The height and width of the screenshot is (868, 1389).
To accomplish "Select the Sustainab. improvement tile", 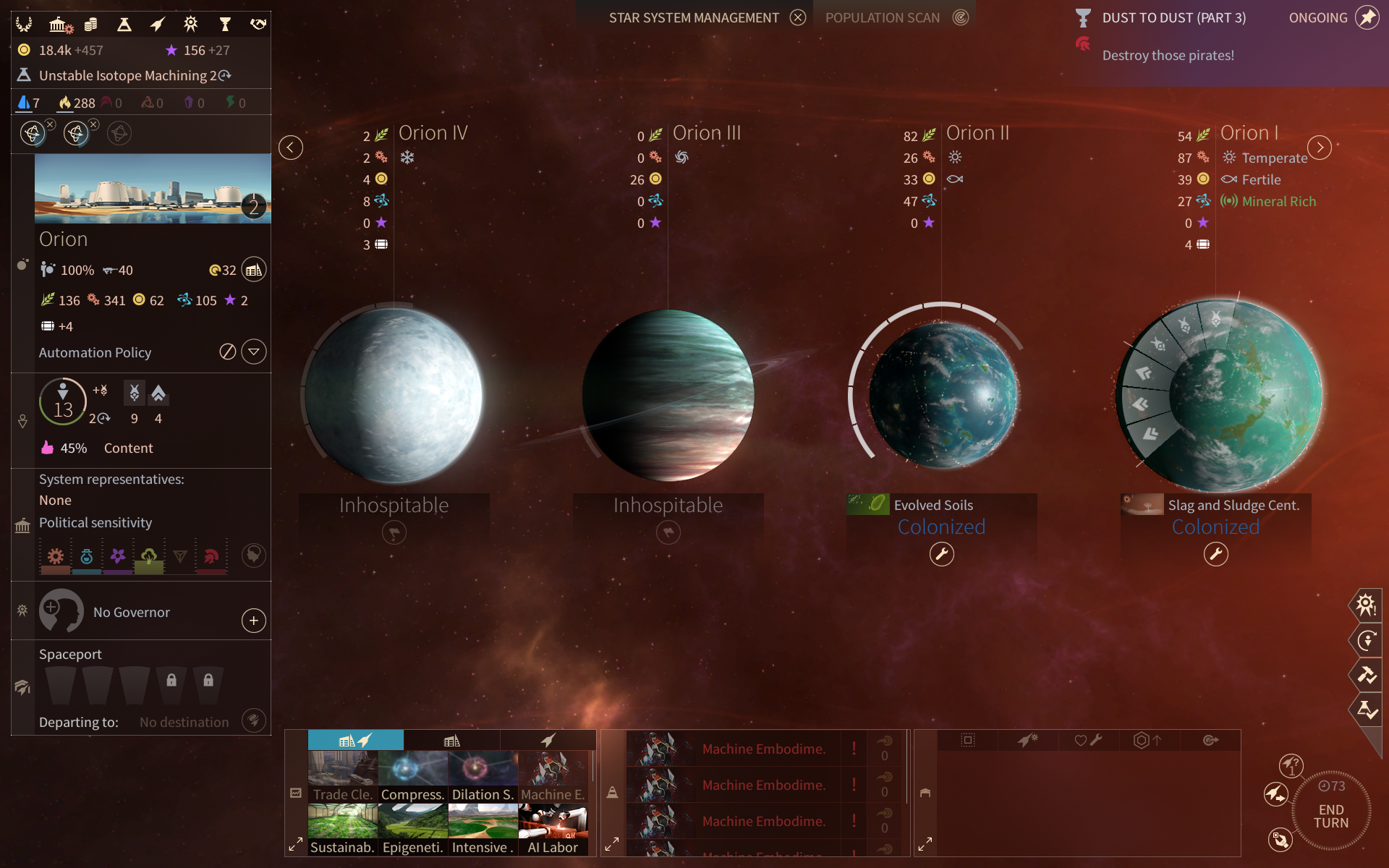I will click(342, 829).
